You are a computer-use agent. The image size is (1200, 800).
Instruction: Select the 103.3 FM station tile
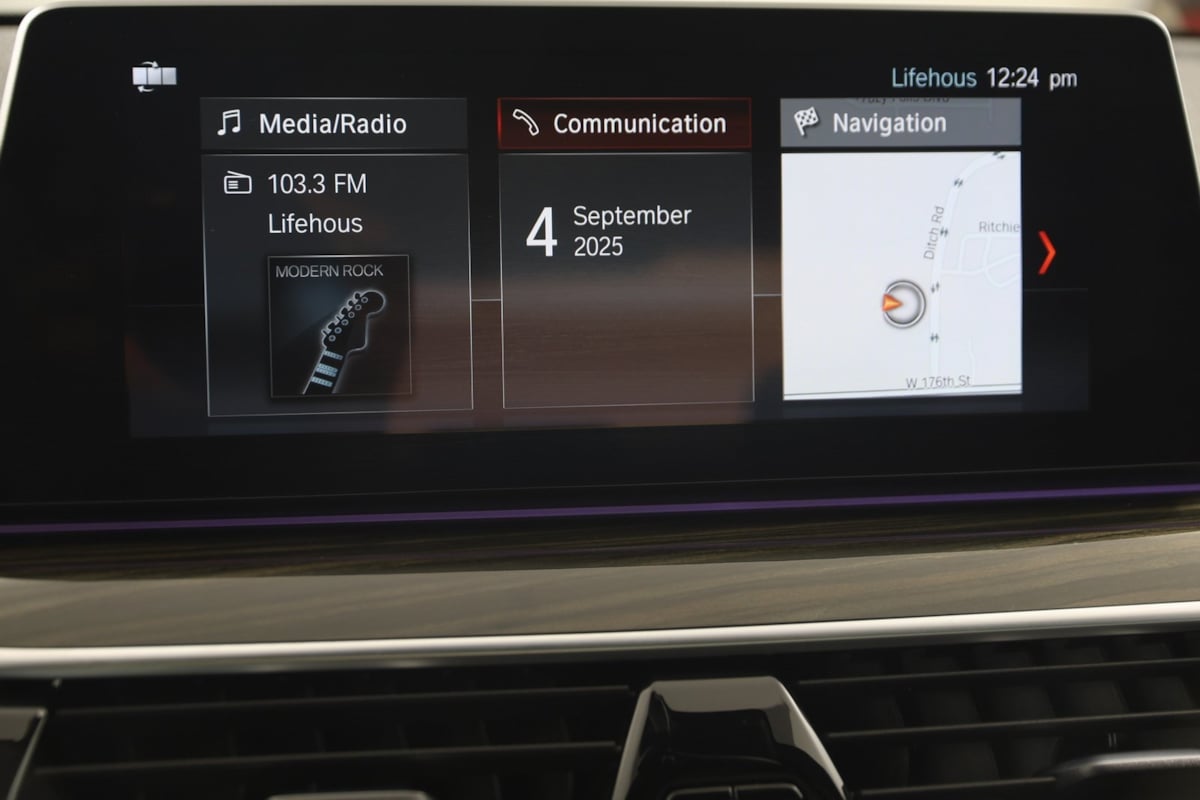point(316,184)
